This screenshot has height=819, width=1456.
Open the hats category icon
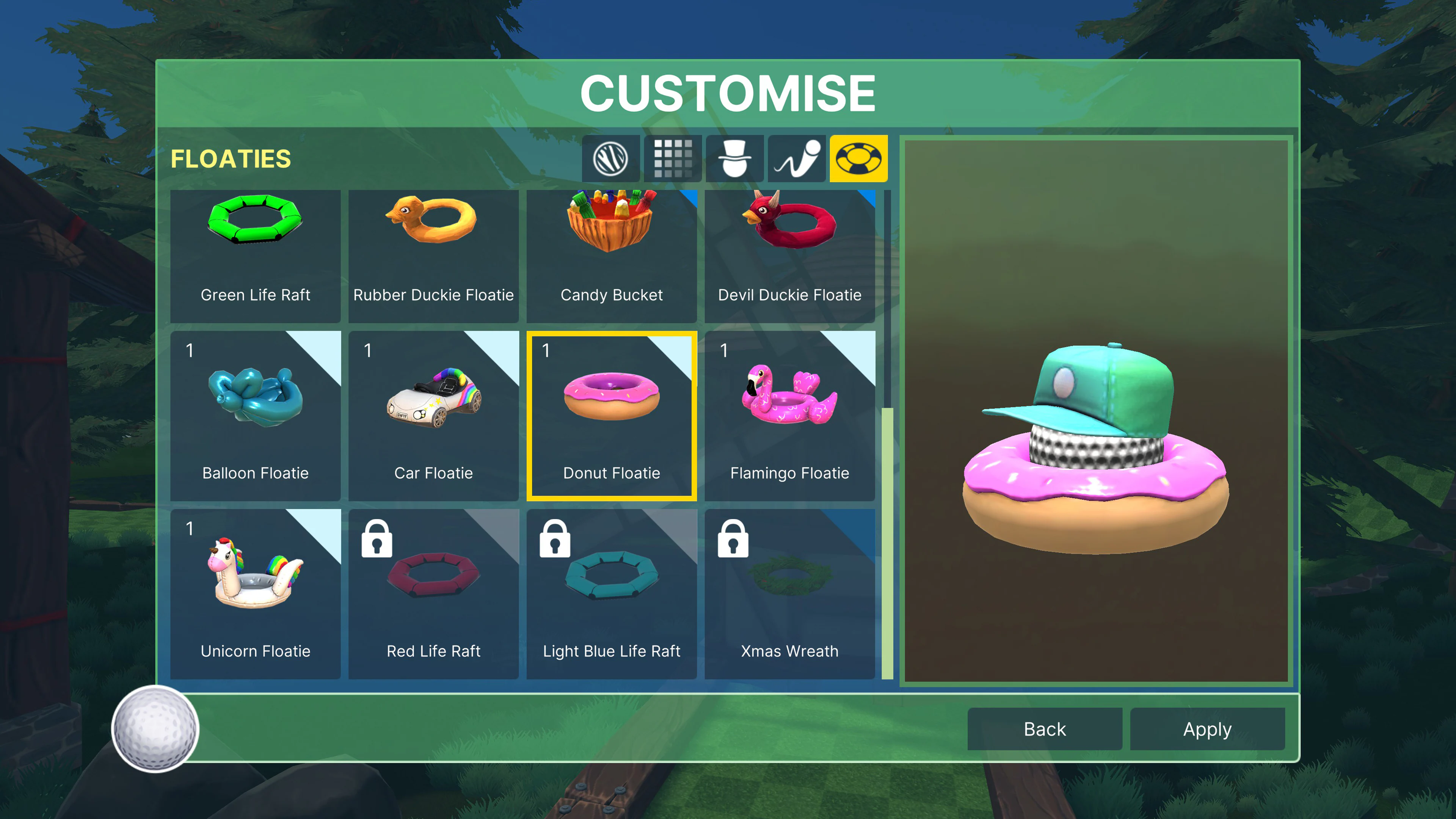[734, 158]
